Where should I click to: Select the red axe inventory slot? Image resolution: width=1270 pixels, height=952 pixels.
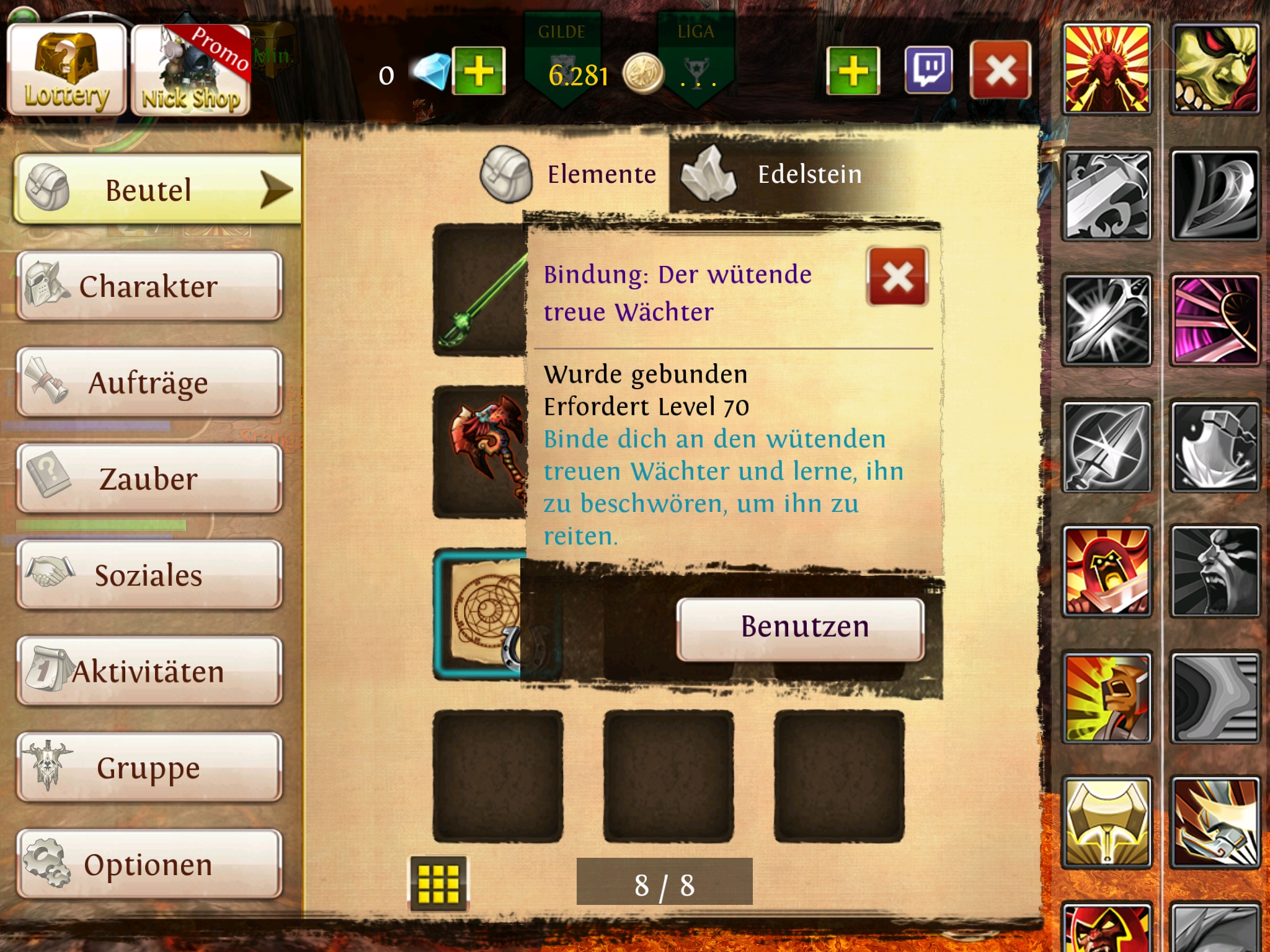pyautogui.click(x=479, y=451)
